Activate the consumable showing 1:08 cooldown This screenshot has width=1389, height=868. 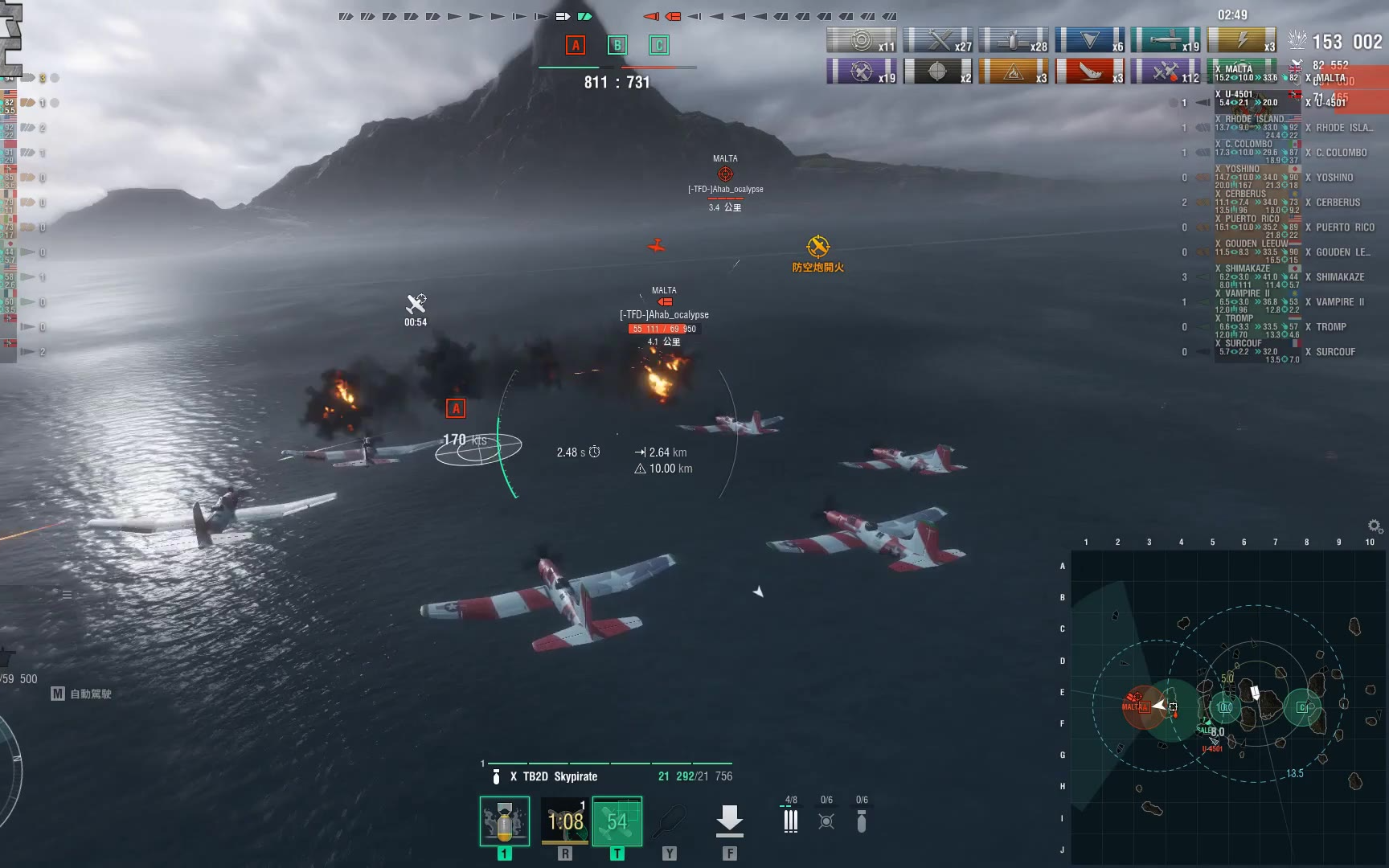(x=565, y=821)
